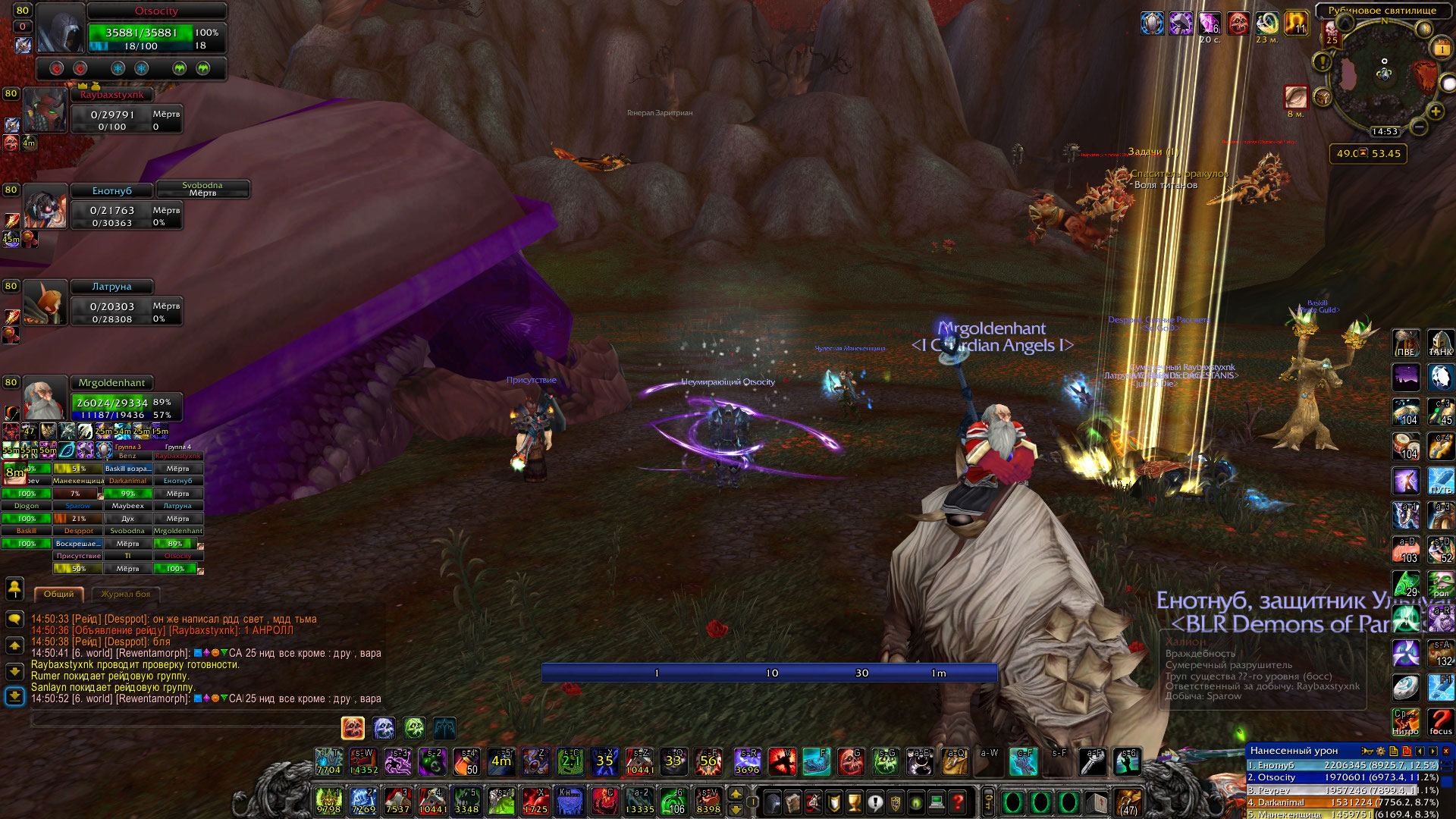Activate the red skull stance icon
The height and width of the screenshot is (819, 1456).
[x=353, y=728]
